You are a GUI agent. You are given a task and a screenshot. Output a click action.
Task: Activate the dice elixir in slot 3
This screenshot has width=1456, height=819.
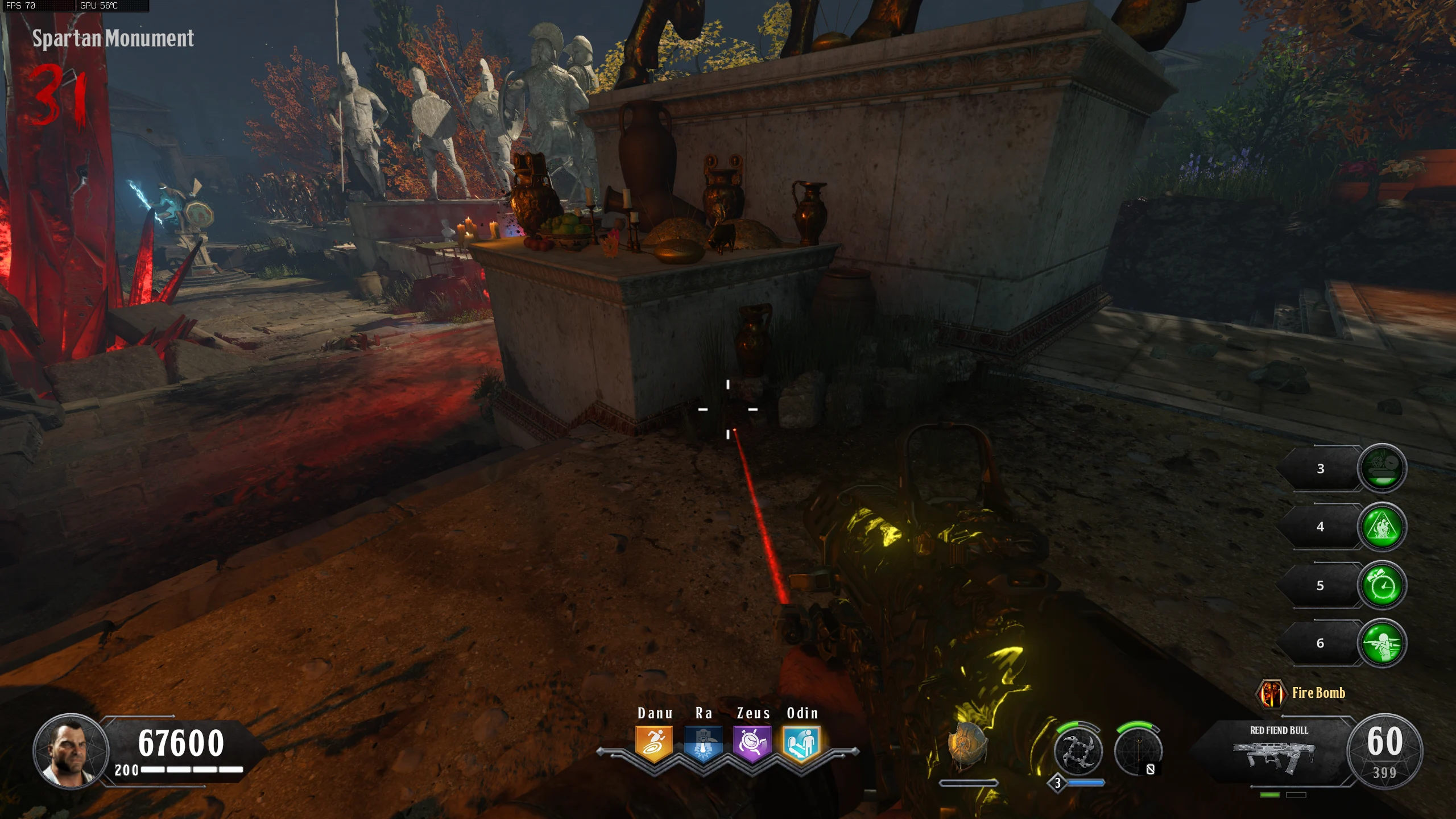pos(1382,468)
